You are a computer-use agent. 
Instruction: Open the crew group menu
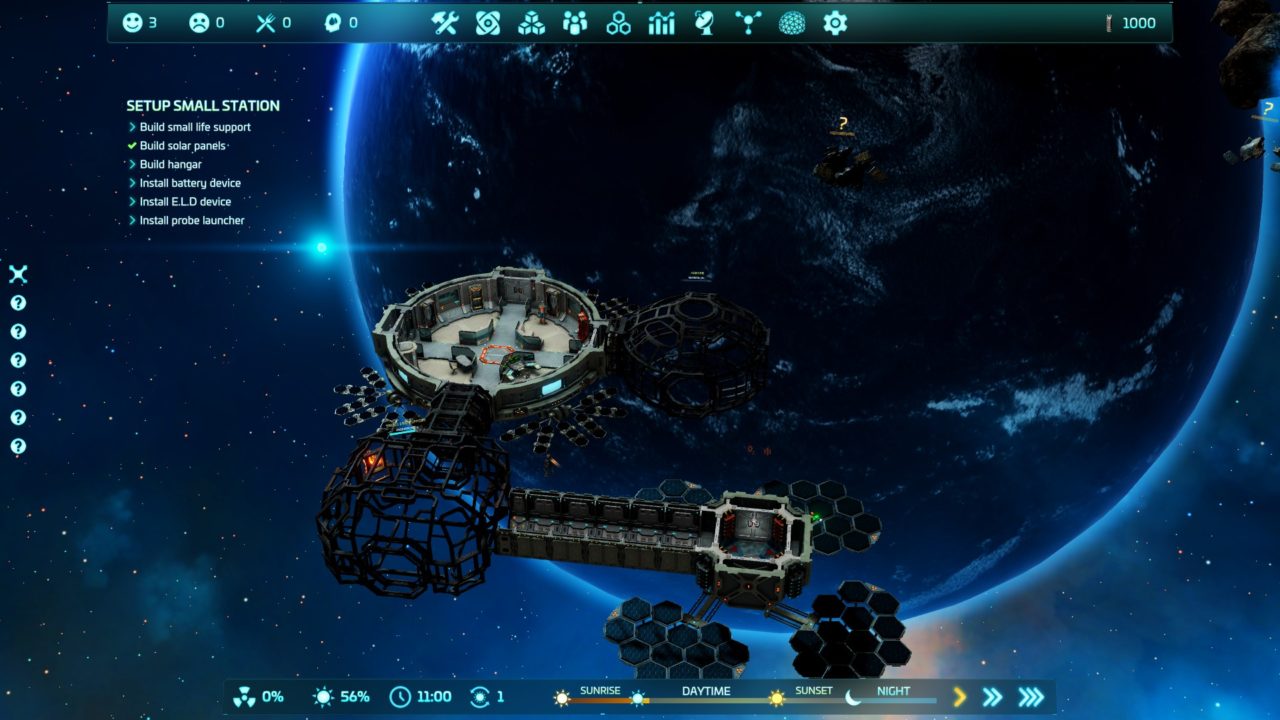[575, 23]
